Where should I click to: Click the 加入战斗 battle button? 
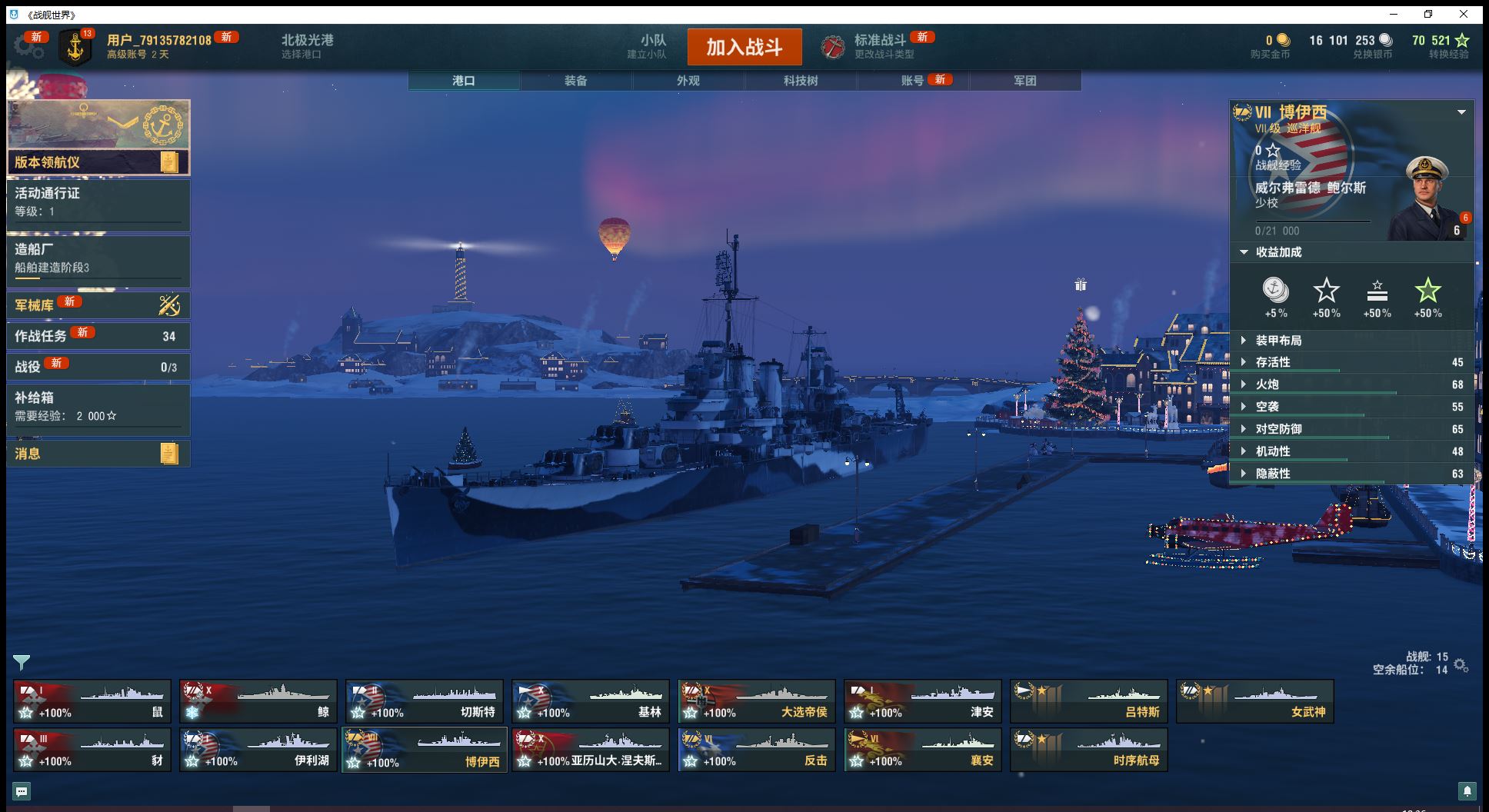tap(744, 47)
